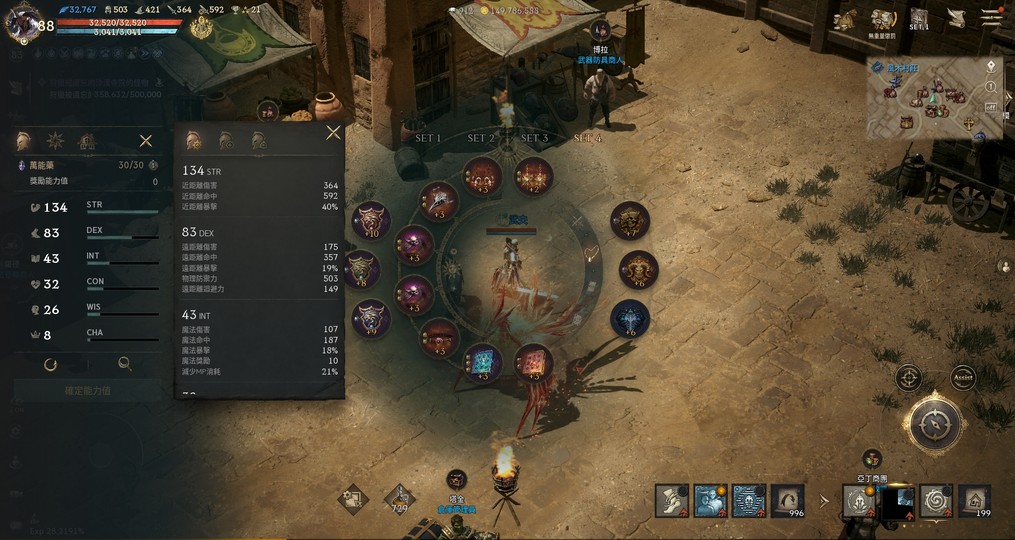Tap the large compass attack button
The image size is (1015, 540).
click(x=935, y=424)
